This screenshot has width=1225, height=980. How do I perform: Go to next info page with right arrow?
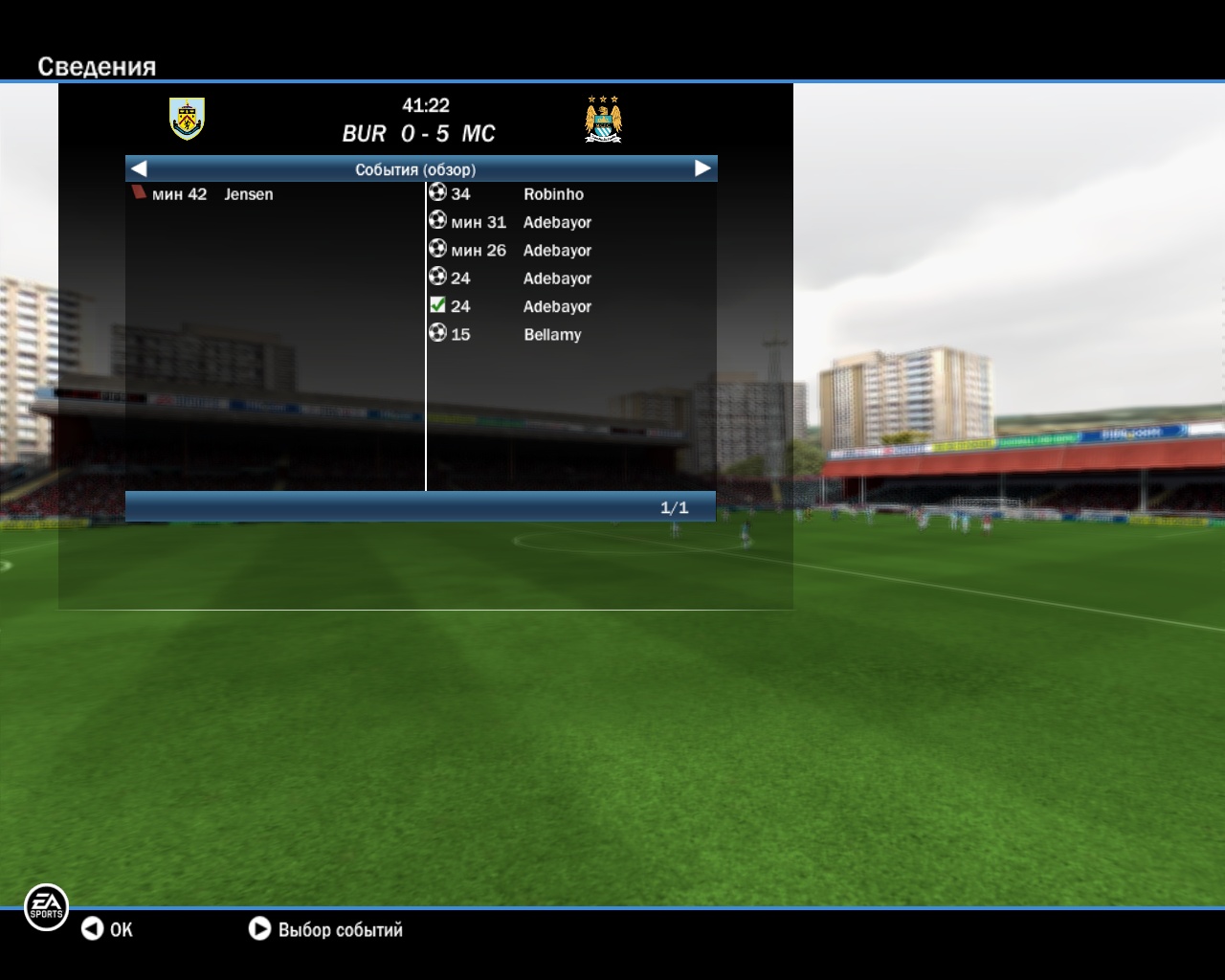click(702, 168)
